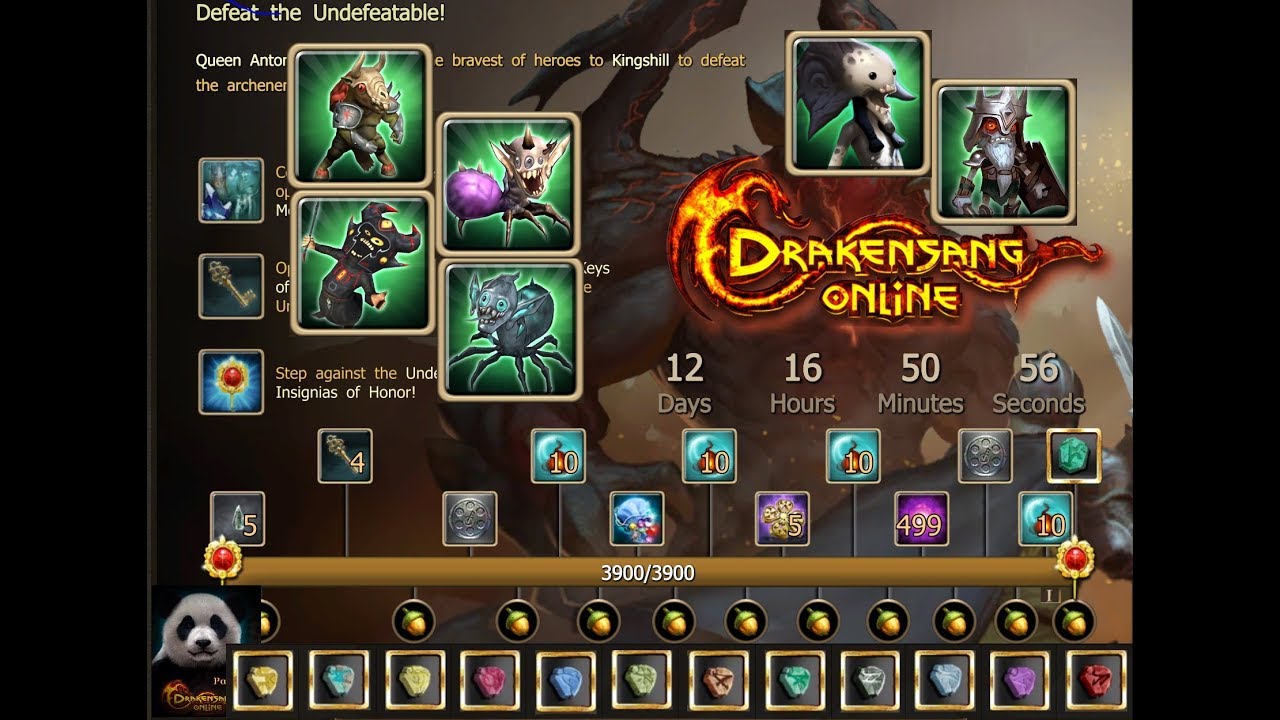Select the purple-bodied spider monster portrait

(510, 180)
